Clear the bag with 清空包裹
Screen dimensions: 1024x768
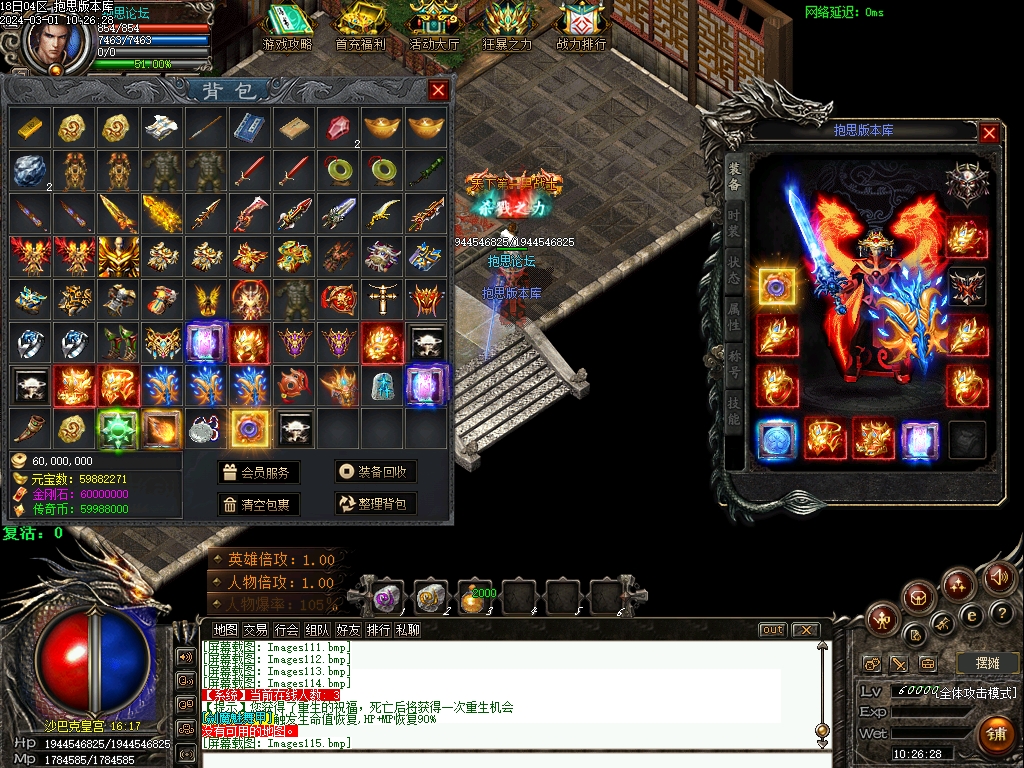pyautogui.click(x=258, y=504)
